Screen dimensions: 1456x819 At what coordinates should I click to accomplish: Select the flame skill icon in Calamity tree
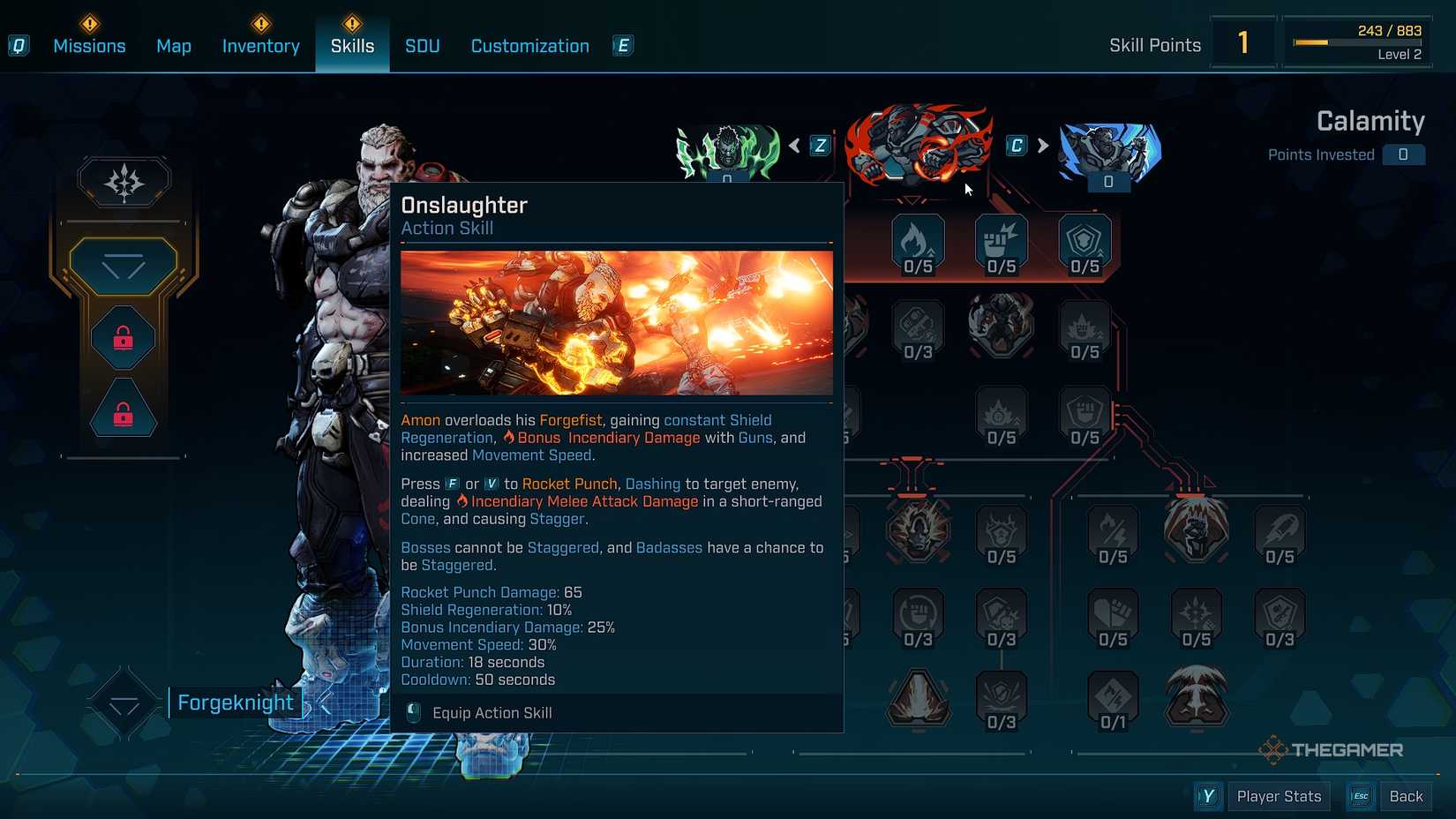coord(918,240)
